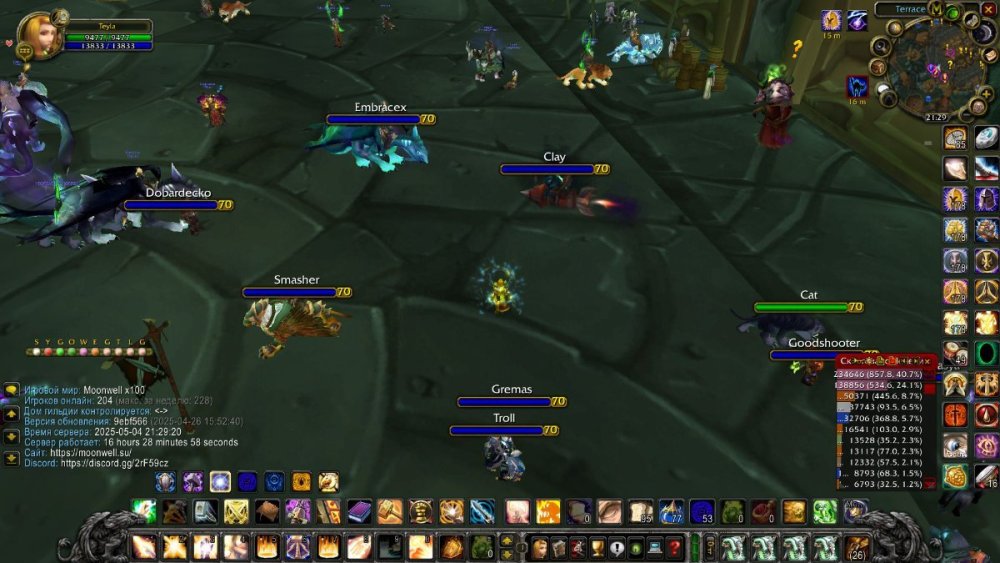
Task: Open the world map via the yellow M button
Action: pyautogui.click(x=935, y=9)
